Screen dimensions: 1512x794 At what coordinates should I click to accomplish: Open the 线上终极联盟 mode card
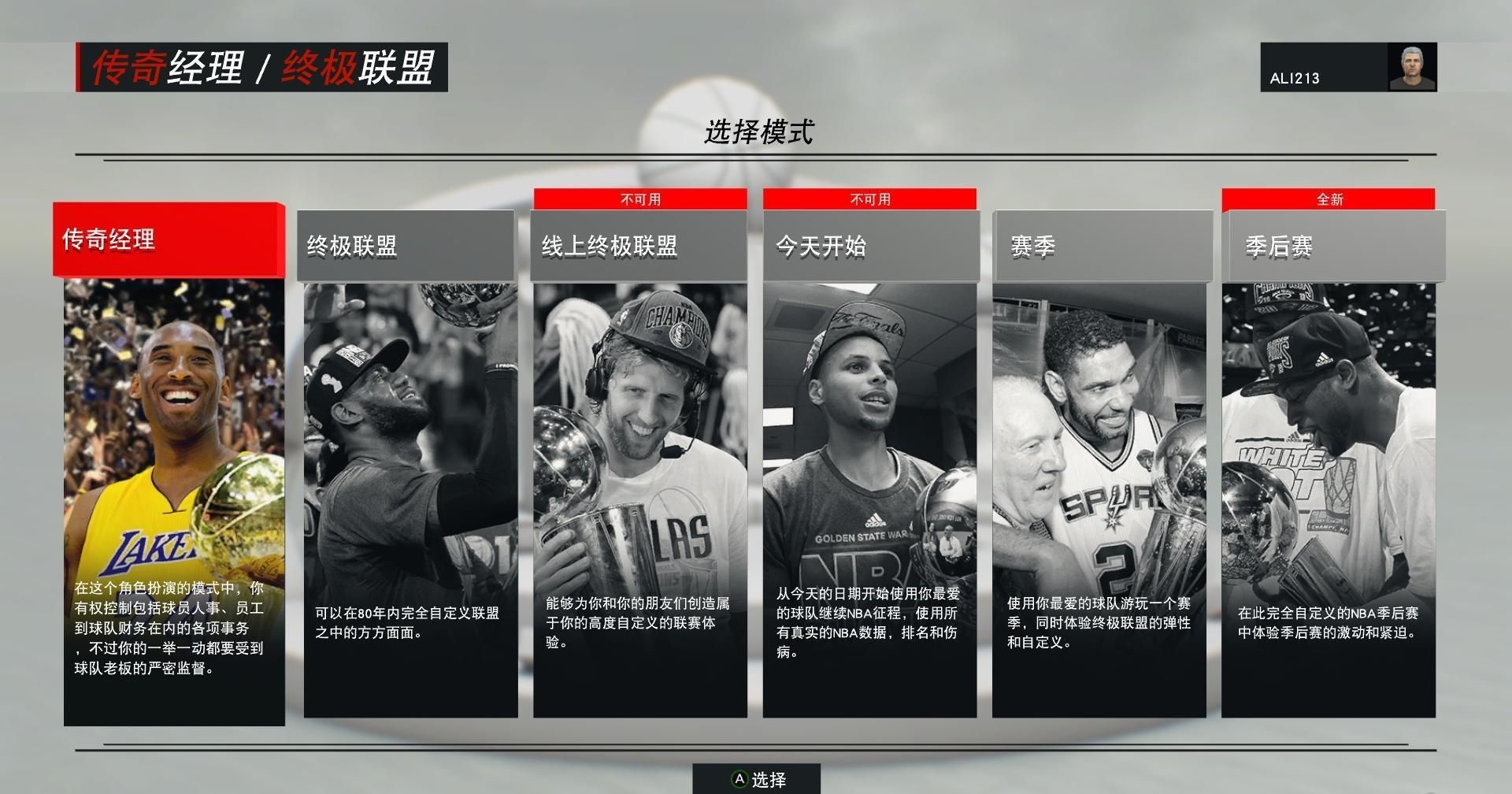[639, 465]
